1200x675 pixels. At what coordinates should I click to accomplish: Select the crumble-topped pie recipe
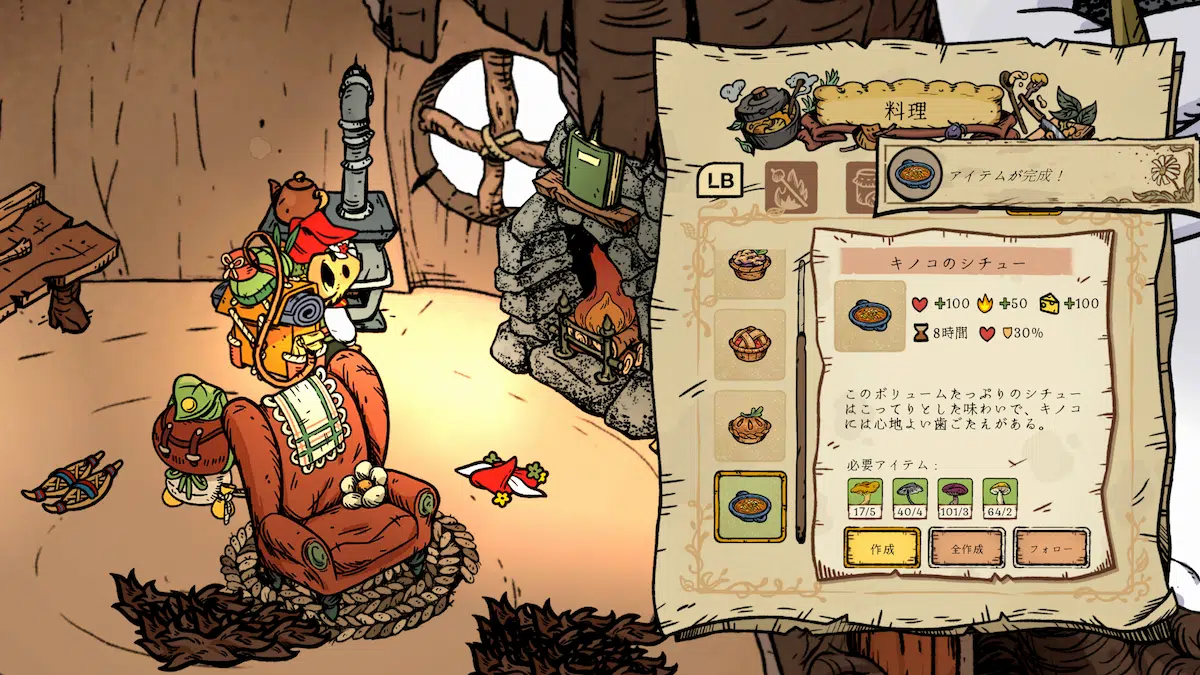point(749,266)
